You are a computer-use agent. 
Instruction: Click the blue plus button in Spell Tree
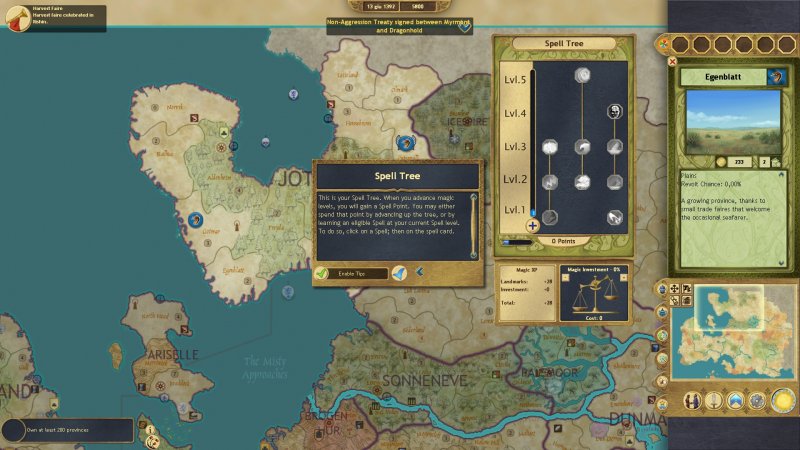pos(533,225)
